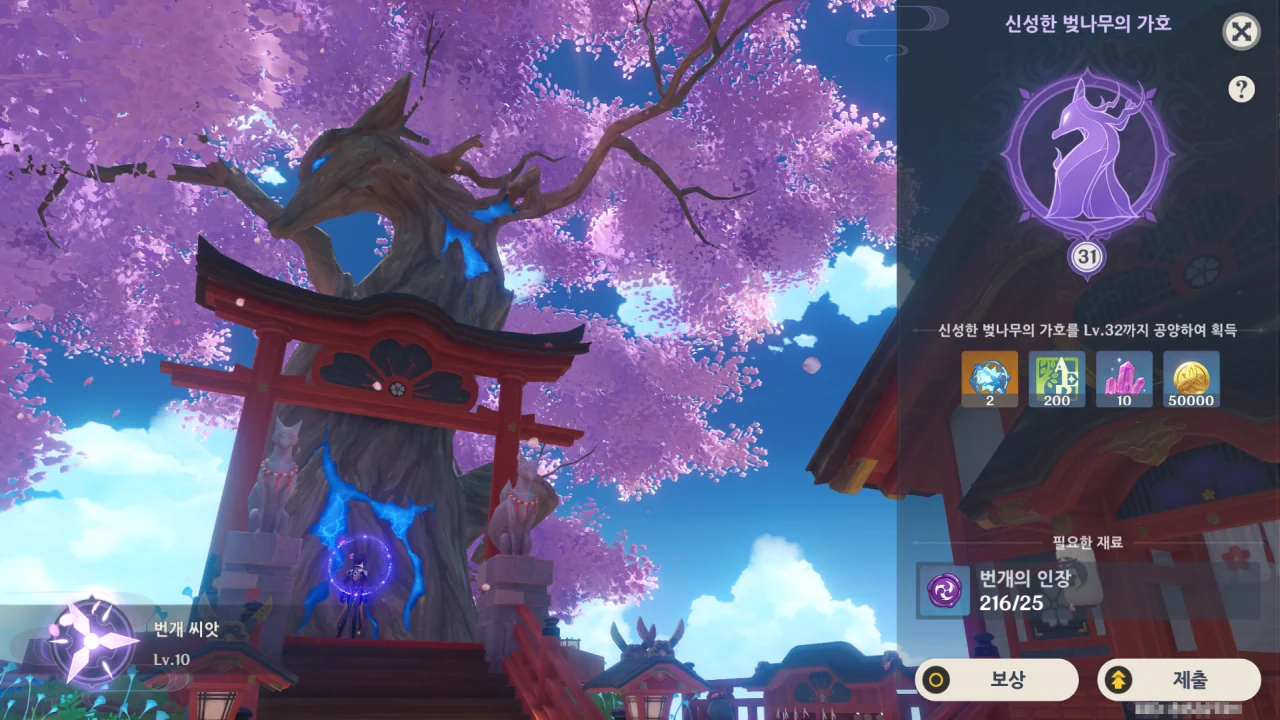Image resolution: width=1280 pixels, height=720 pixels.
Task: View the blue orb reward item
Action: (x=990, y=379)
